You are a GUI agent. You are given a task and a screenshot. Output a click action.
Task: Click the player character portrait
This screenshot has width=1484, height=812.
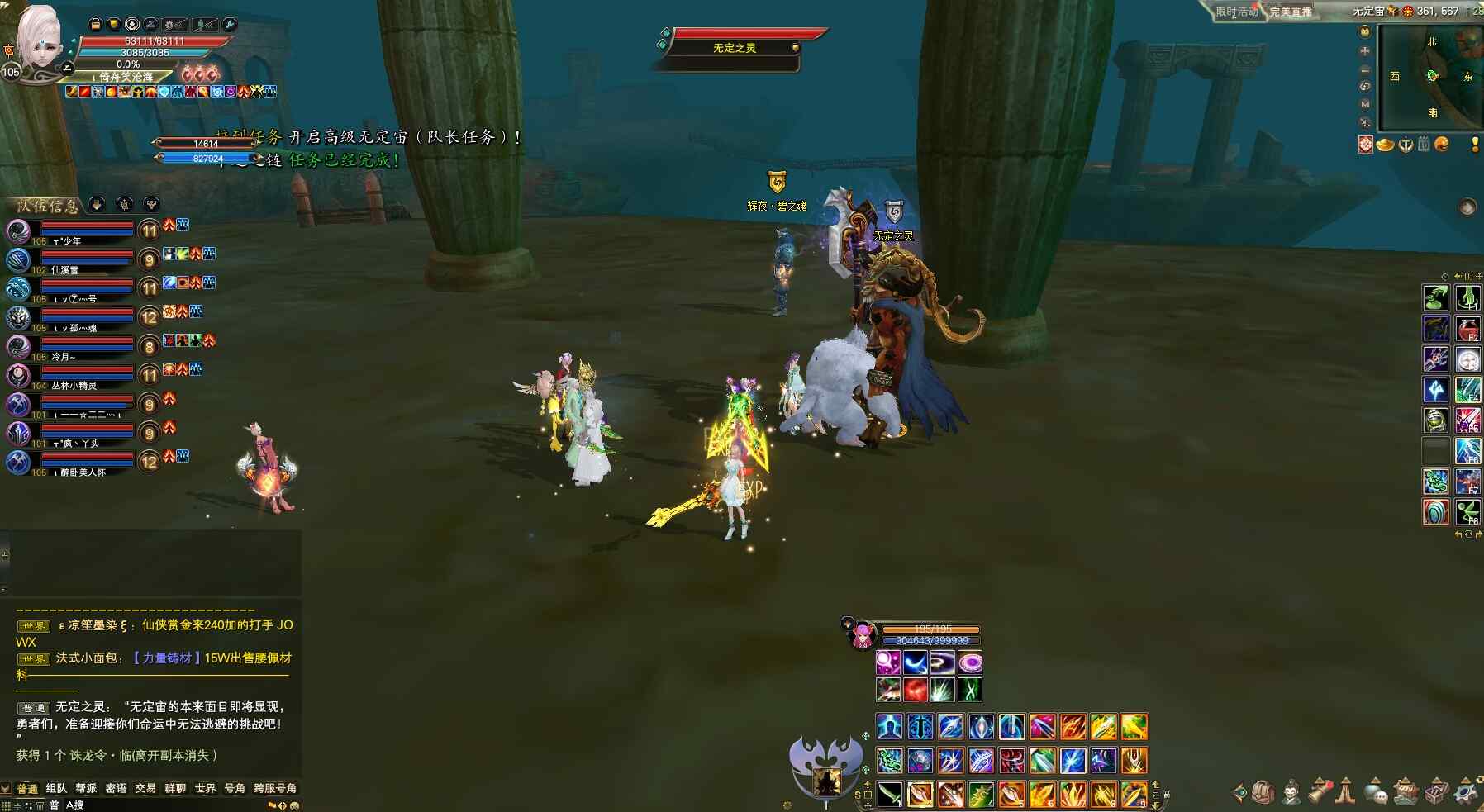[x=39, y=43]
